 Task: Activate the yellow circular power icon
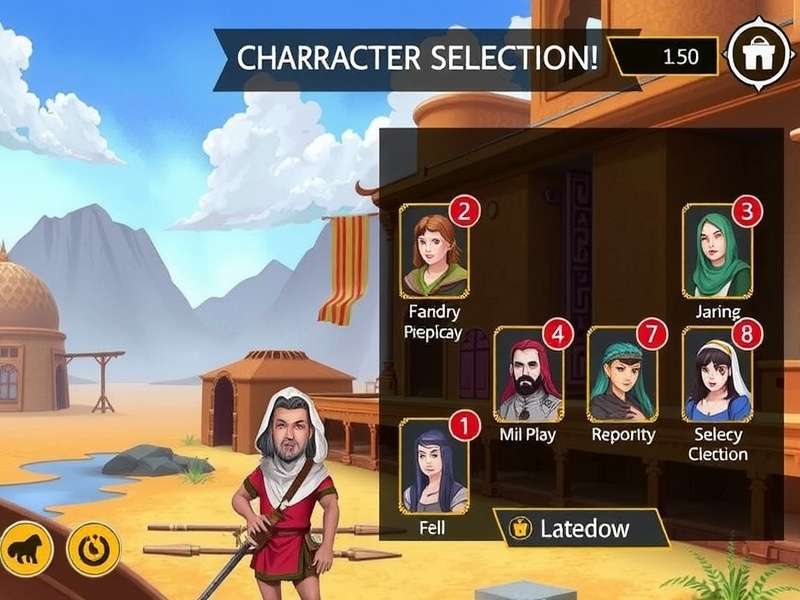[93, 548]
